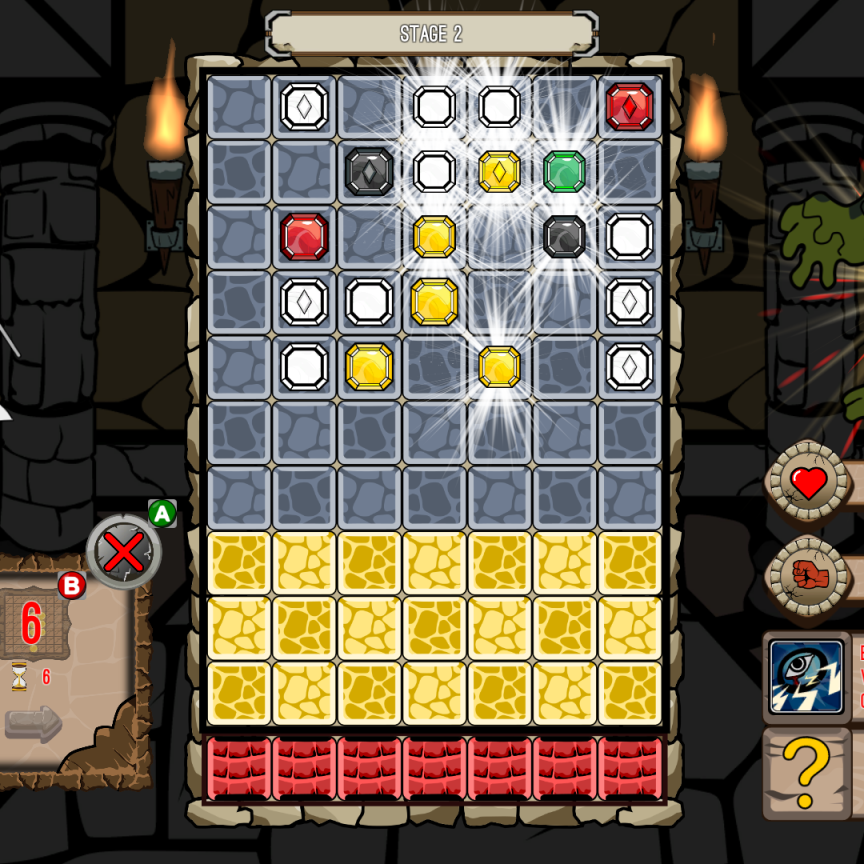Screen dimensions: 864x864
Task: Select the red heart icon
Action: [x=808, y=484]
